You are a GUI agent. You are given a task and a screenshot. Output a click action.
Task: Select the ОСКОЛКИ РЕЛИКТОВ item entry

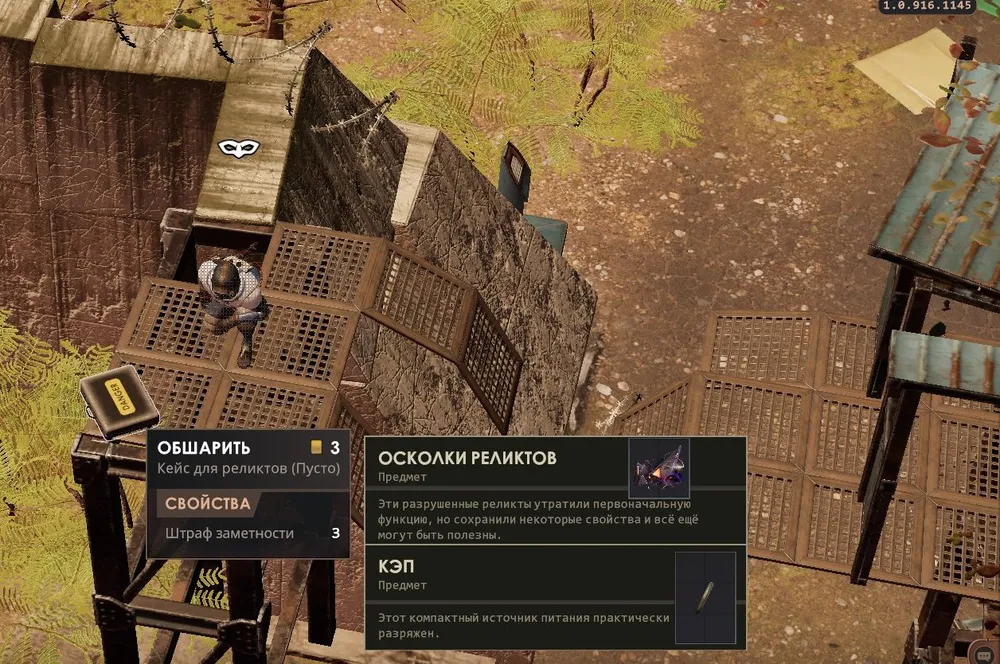[466, 458]
